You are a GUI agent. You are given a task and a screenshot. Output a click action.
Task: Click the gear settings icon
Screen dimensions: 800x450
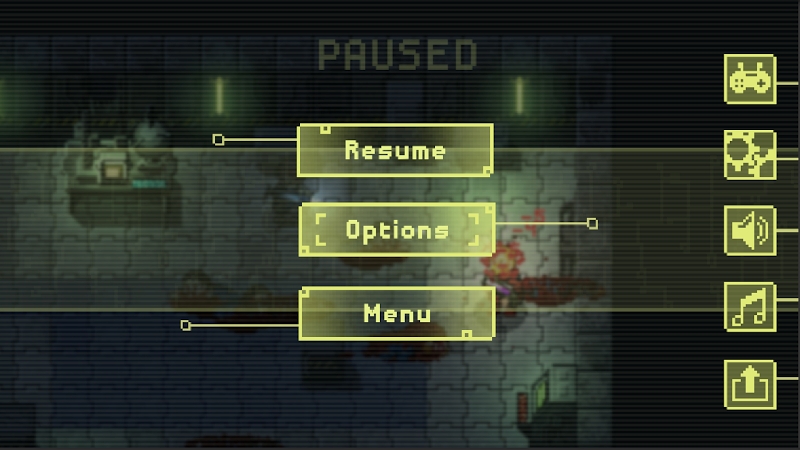749,155
